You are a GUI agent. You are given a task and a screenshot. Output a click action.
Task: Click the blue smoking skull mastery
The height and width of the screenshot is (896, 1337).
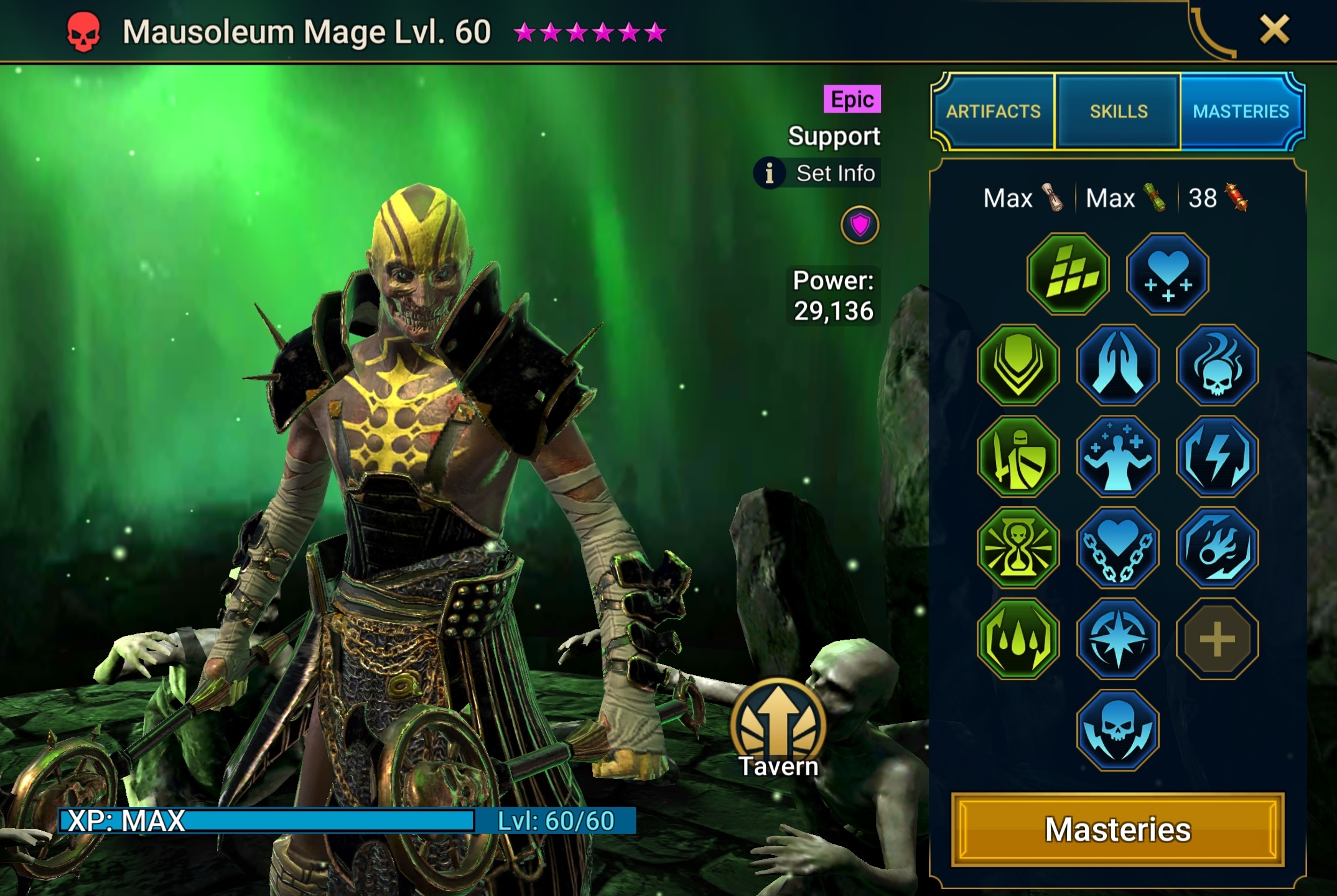1218,365
